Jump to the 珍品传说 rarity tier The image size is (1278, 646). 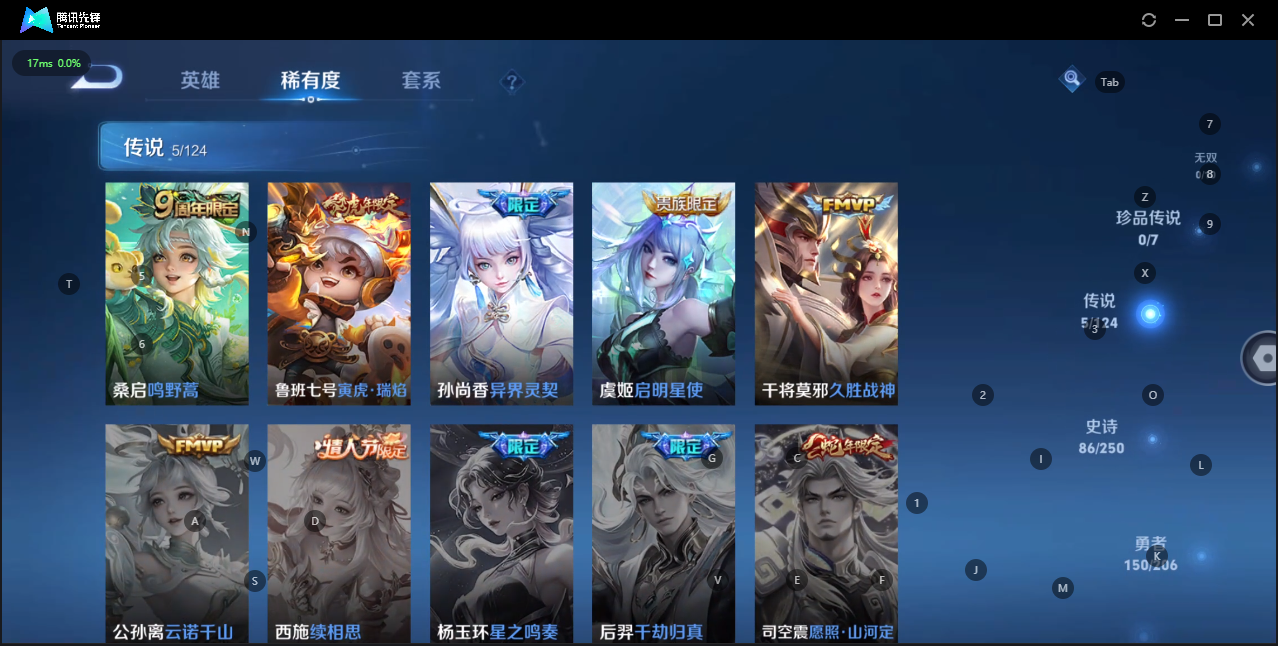pyautogui.click(x=1148, y=227)
